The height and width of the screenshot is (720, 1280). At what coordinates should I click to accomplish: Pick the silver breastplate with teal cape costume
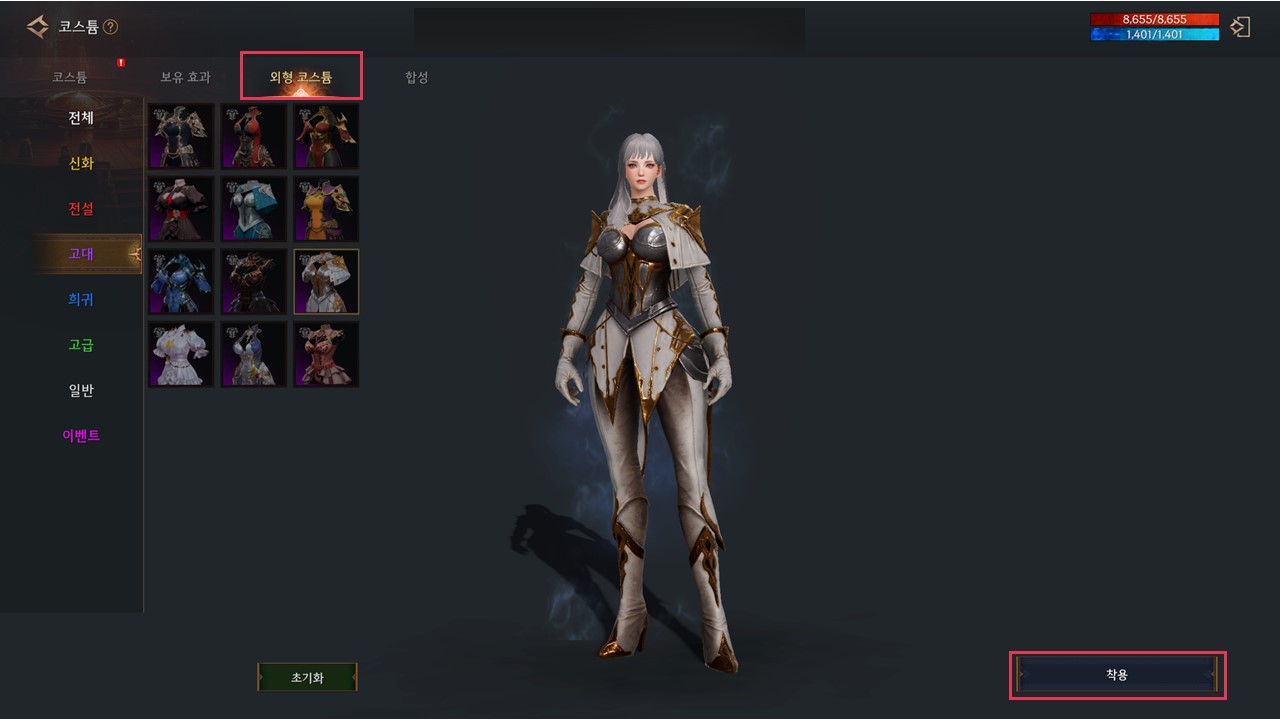tap(253, 208)
